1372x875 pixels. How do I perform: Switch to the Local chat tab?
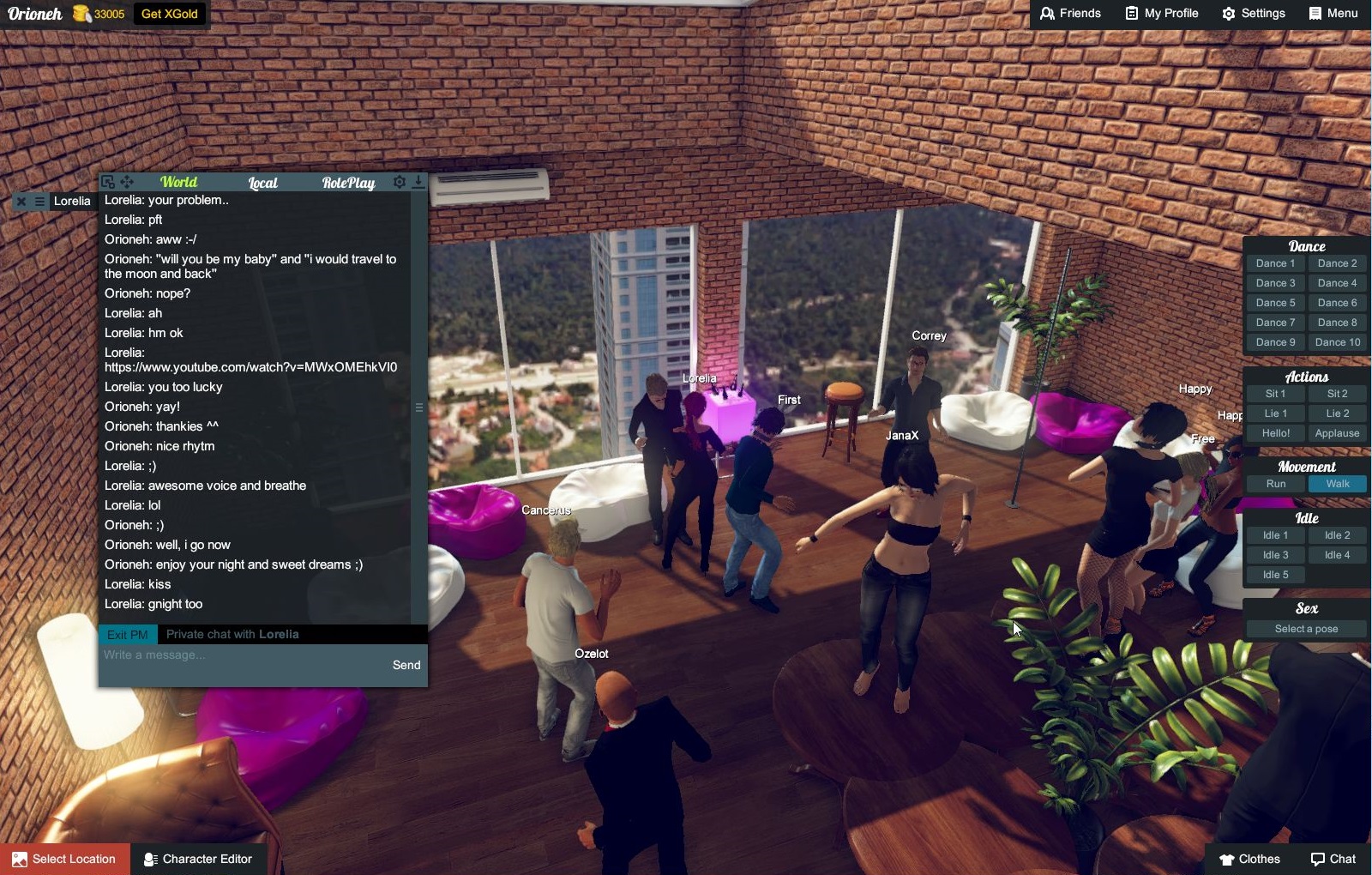pyautogui.click(x=262, y=182)
